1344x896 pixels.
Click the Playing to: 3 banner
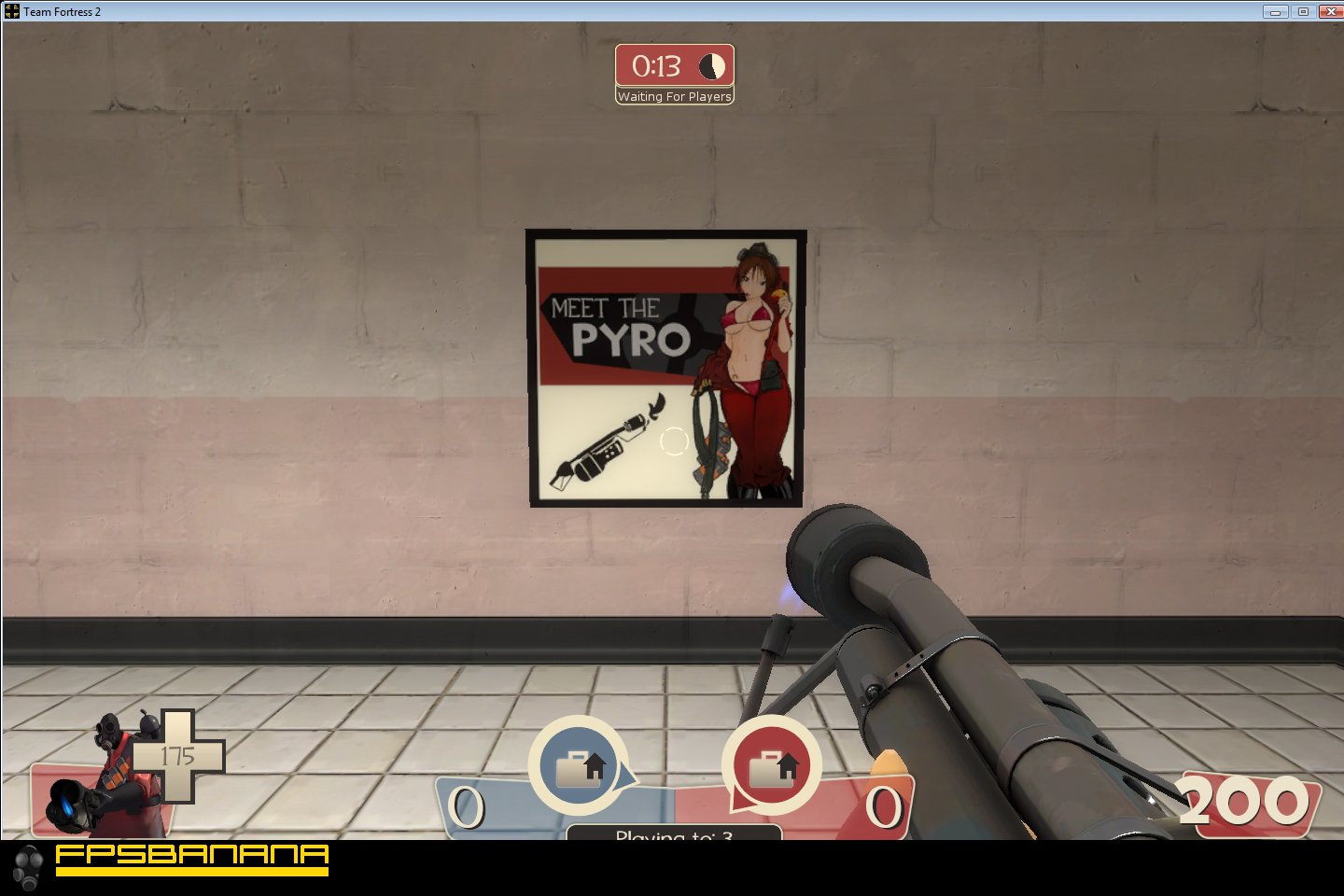coord(674,833)
